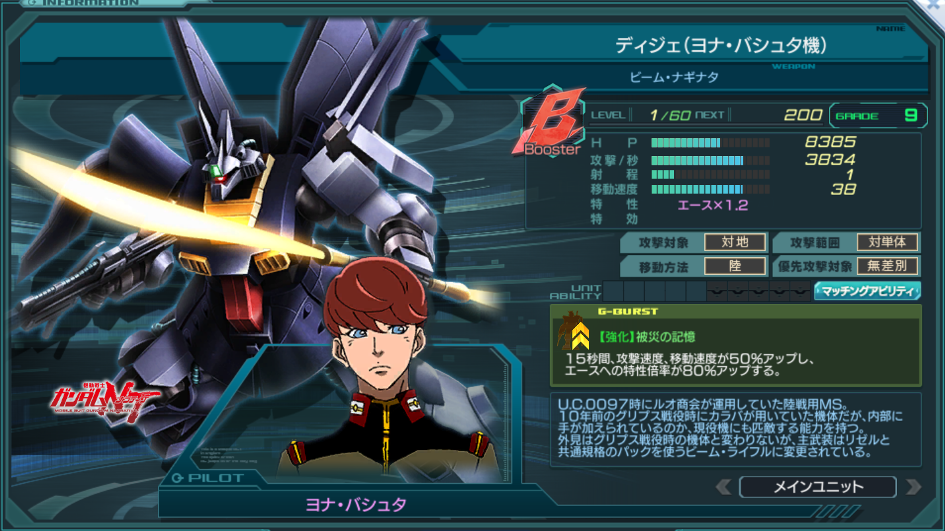Select the メインユニット label button
945x531 pixels.
(x=818, y=487)
